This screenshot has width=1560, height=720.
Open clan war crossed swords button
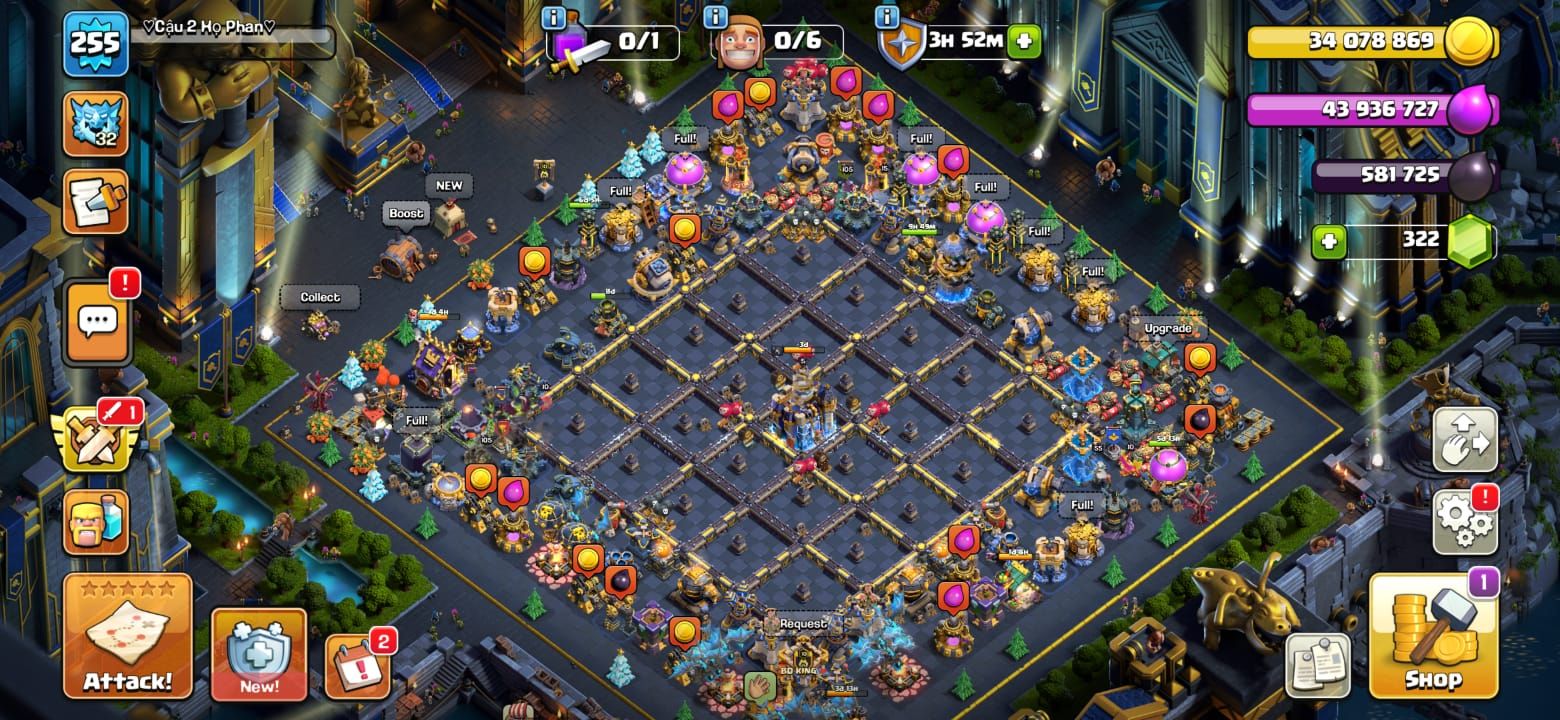click(95, 440)
